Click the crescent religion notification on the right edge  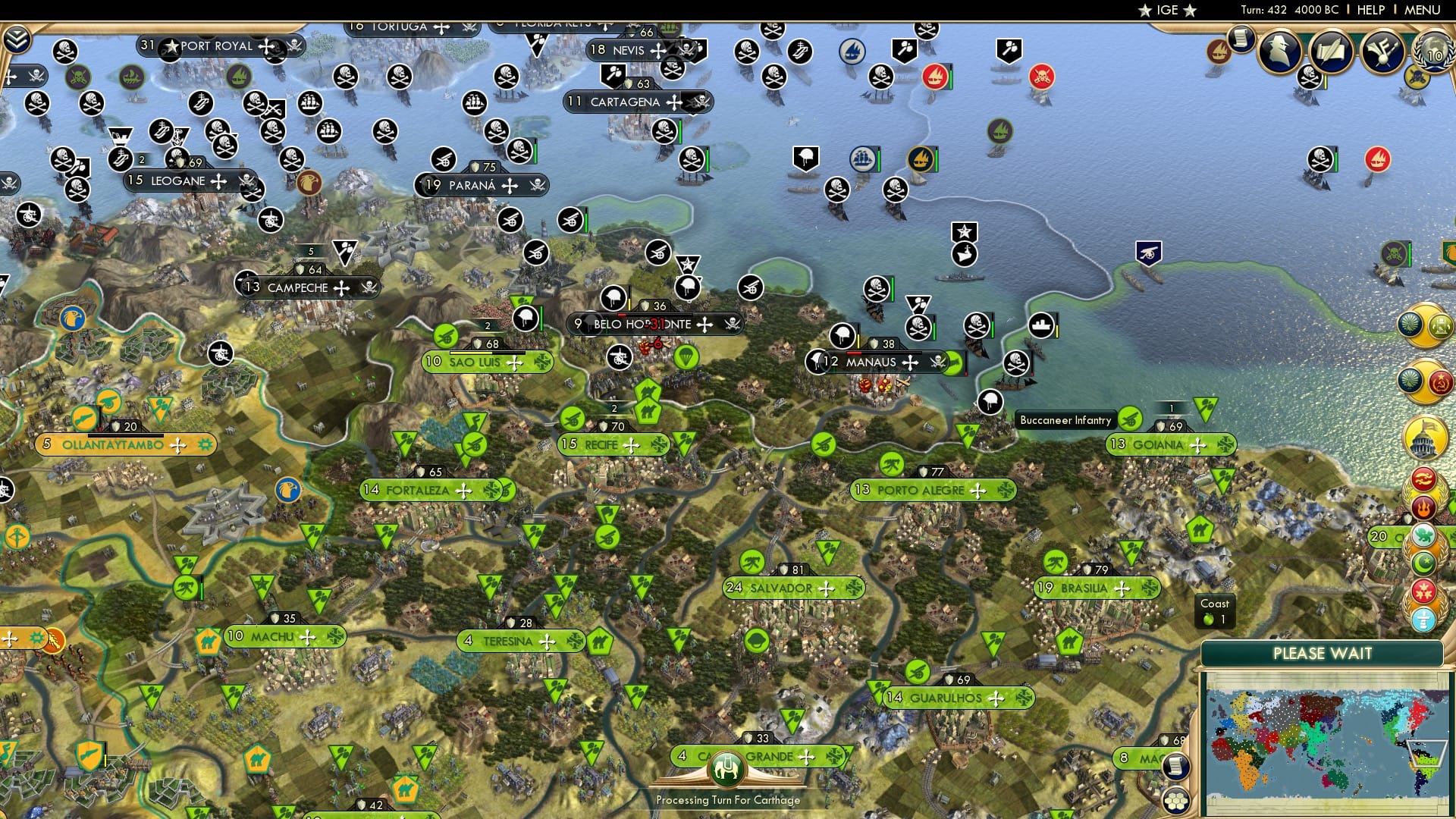pyautogui.click(x=1423, y=563)
